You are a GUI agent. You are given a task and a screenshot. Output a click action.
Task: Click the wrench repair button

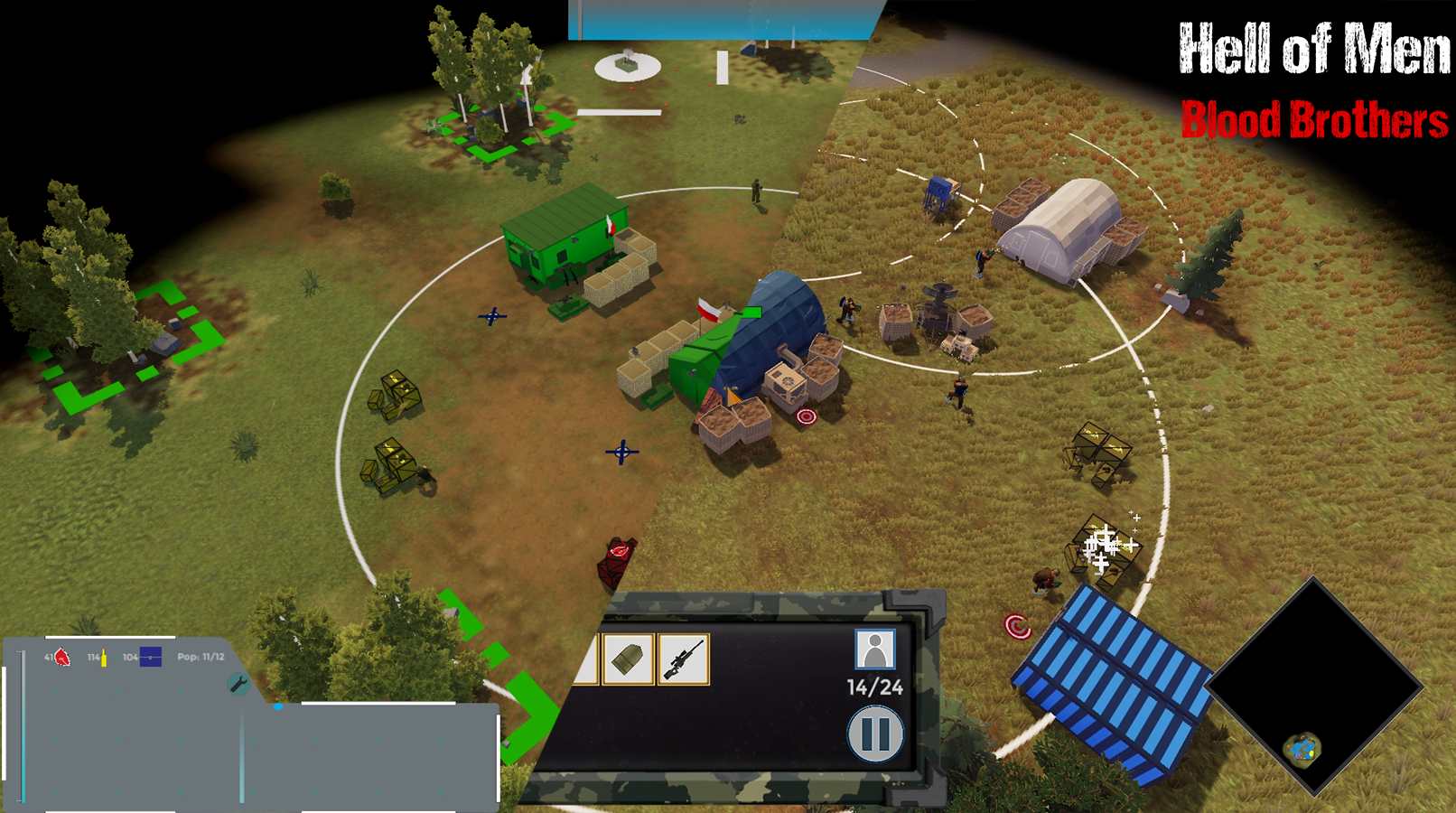click(238, 684)
